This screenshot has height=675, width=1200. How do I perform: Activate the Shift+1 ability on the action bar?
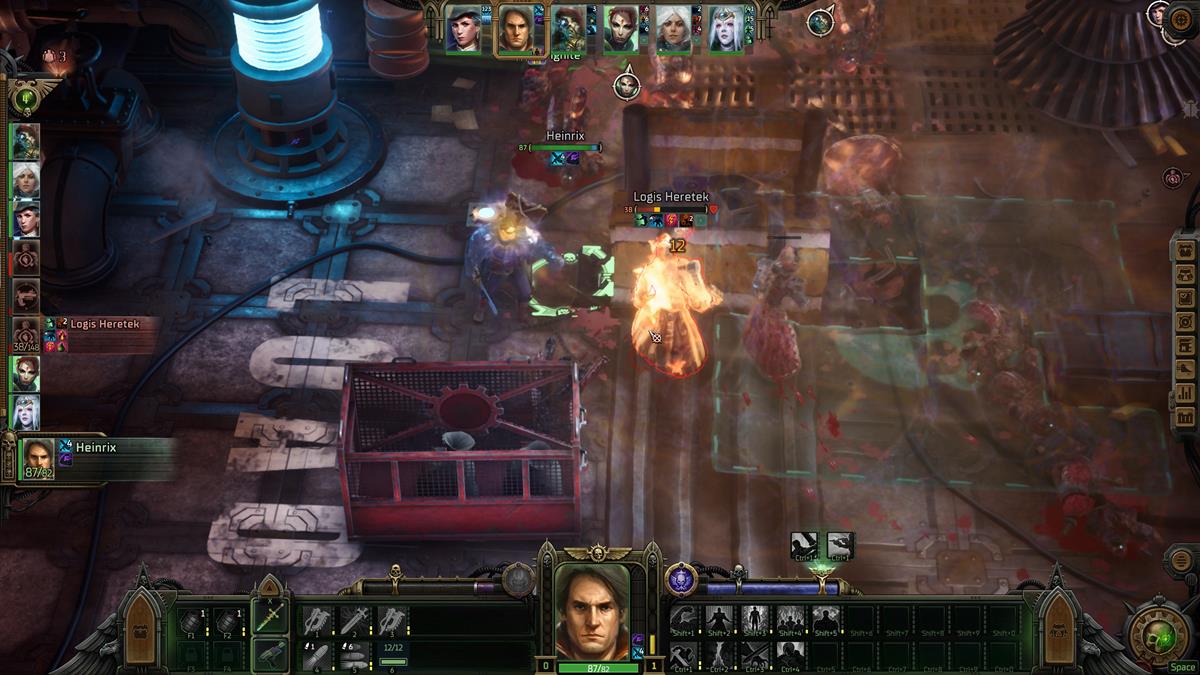pyautogui.click(x=684, y=620)
